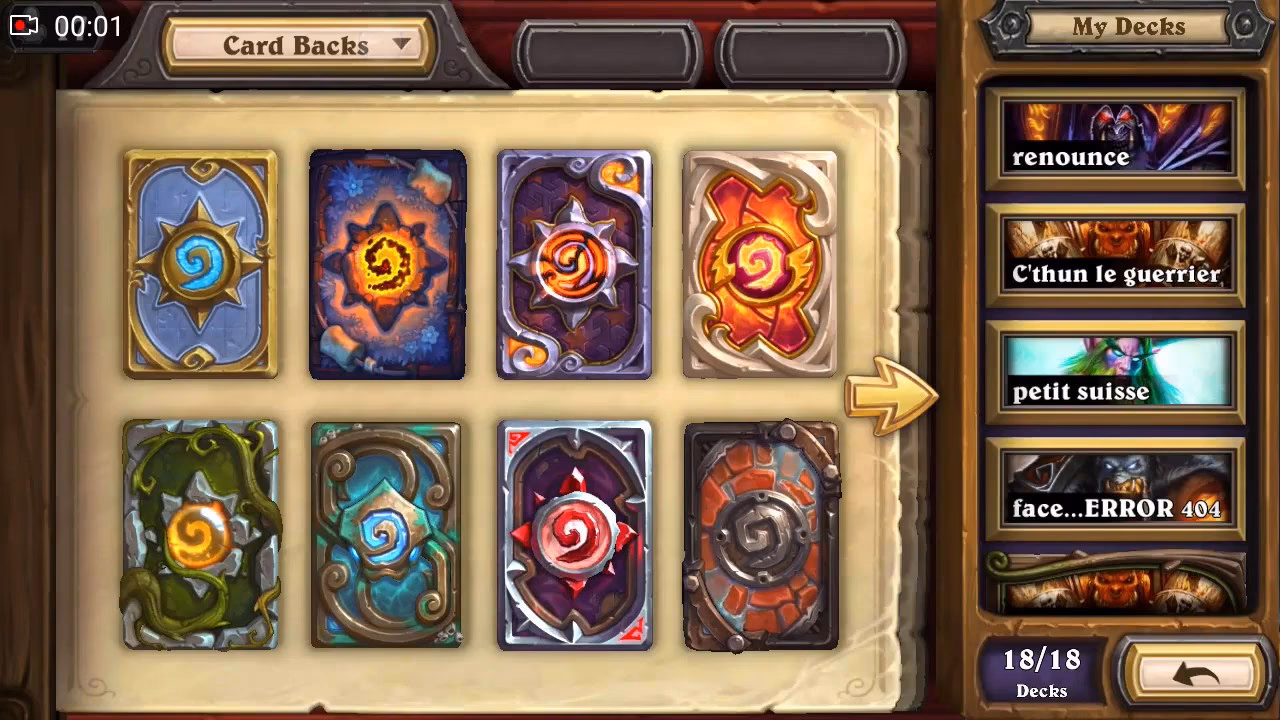Pick the teal runic card back design
The height and width of the screenshot is (720, 1280).
(x=387, y=535)
